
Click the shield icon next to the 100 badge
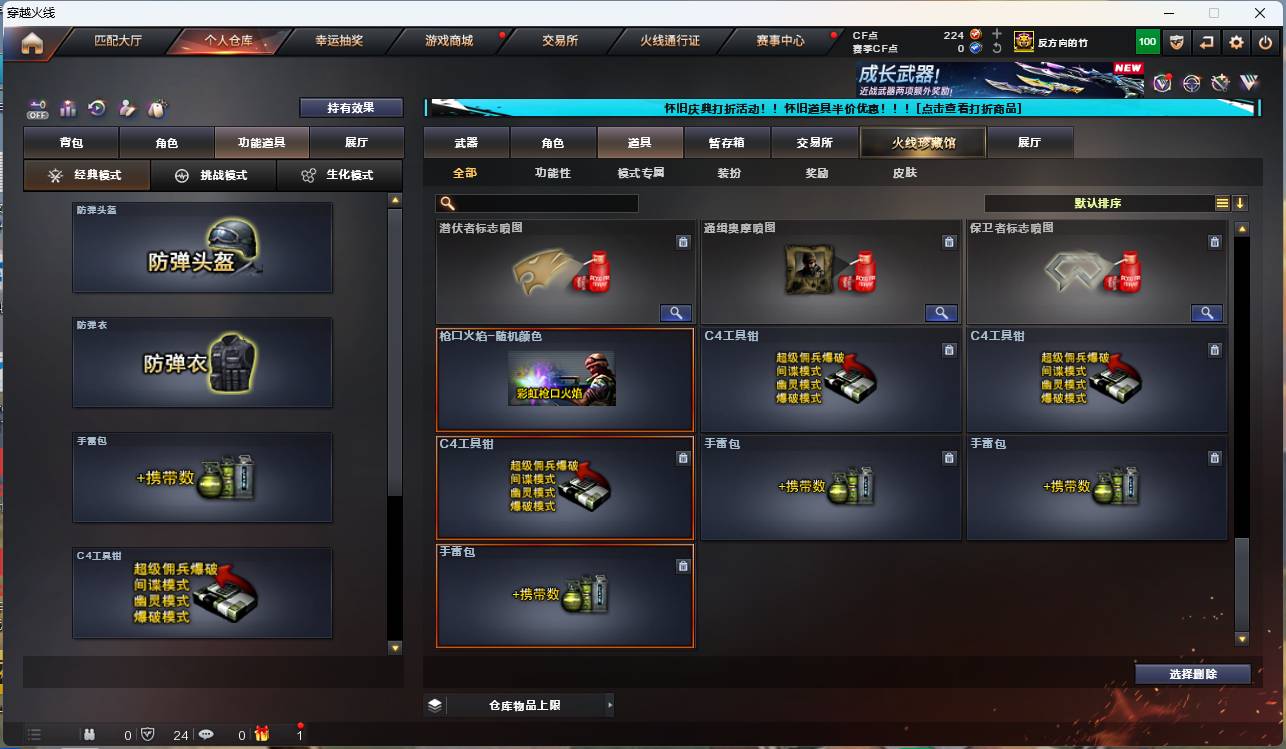(x=1177, y=42)
